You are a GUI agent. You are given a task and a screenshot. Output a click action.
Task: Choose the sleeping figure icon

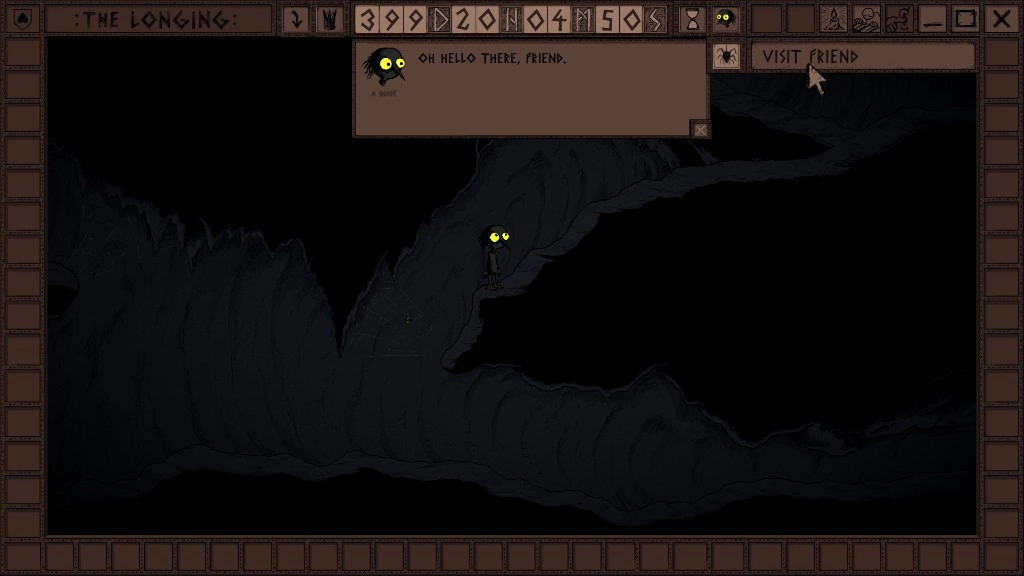(x=865, y=19)
